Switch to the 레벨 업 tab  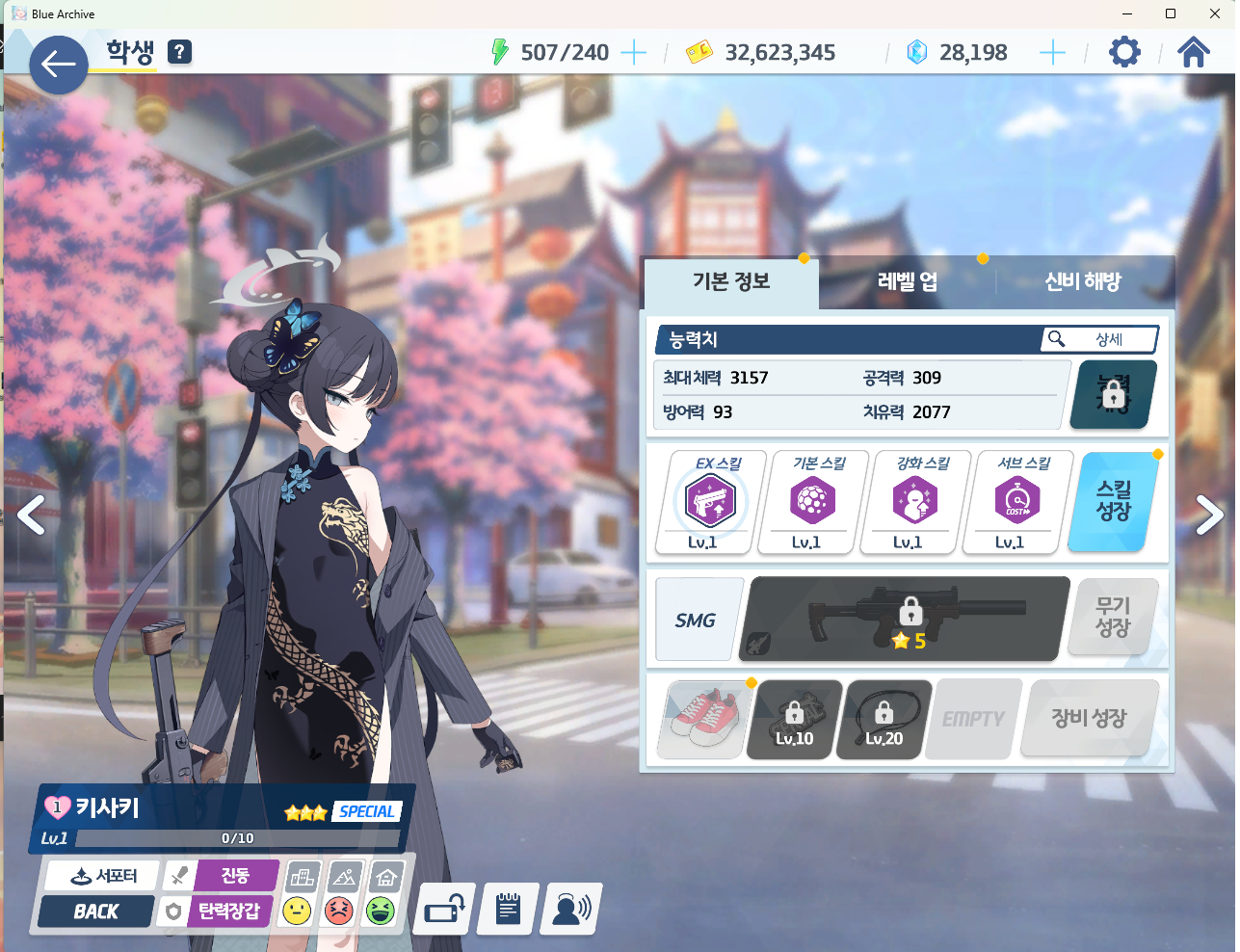click(907, 281)
